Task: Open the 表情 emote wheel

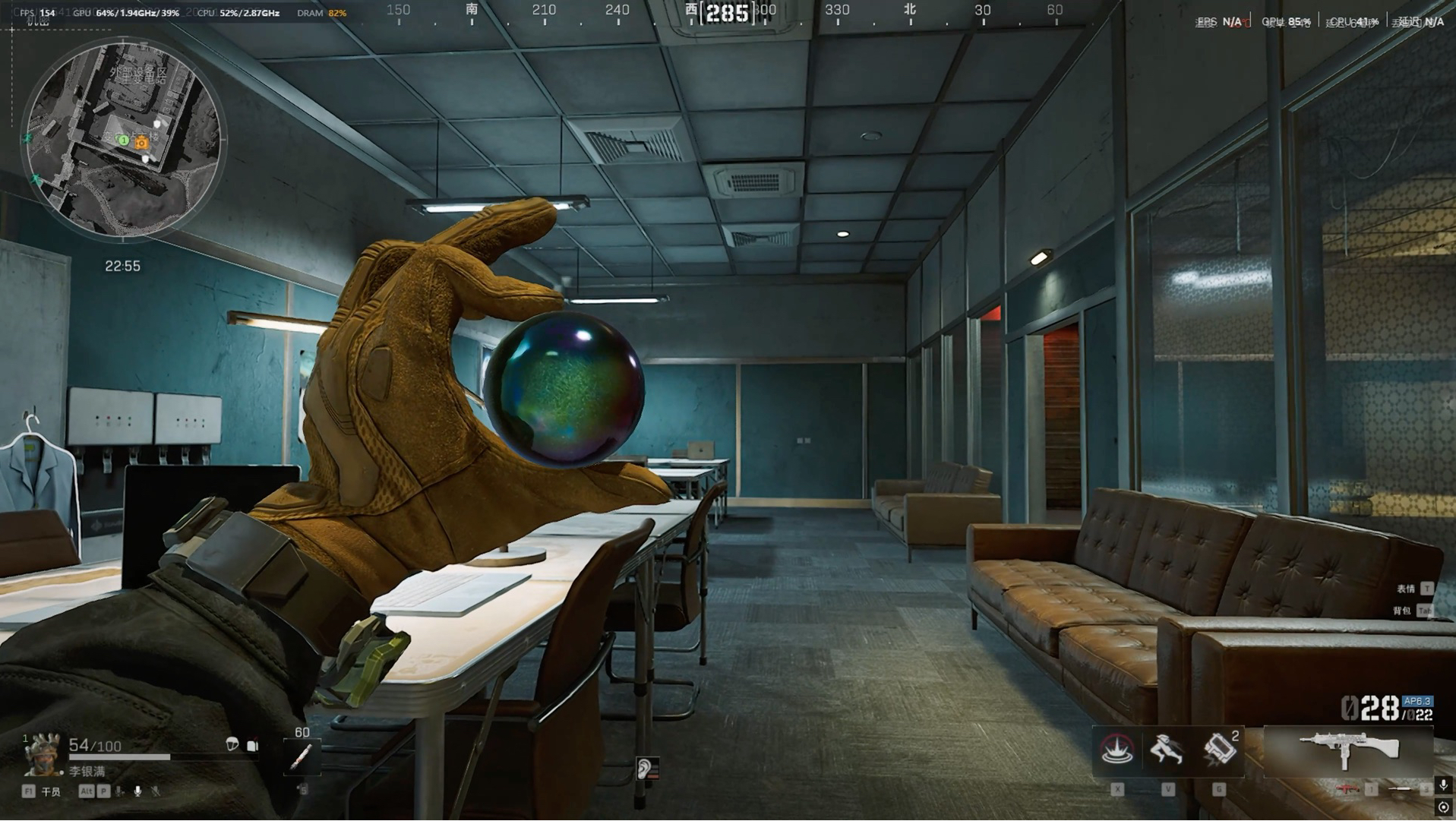Action: (x=1405, y=589)
